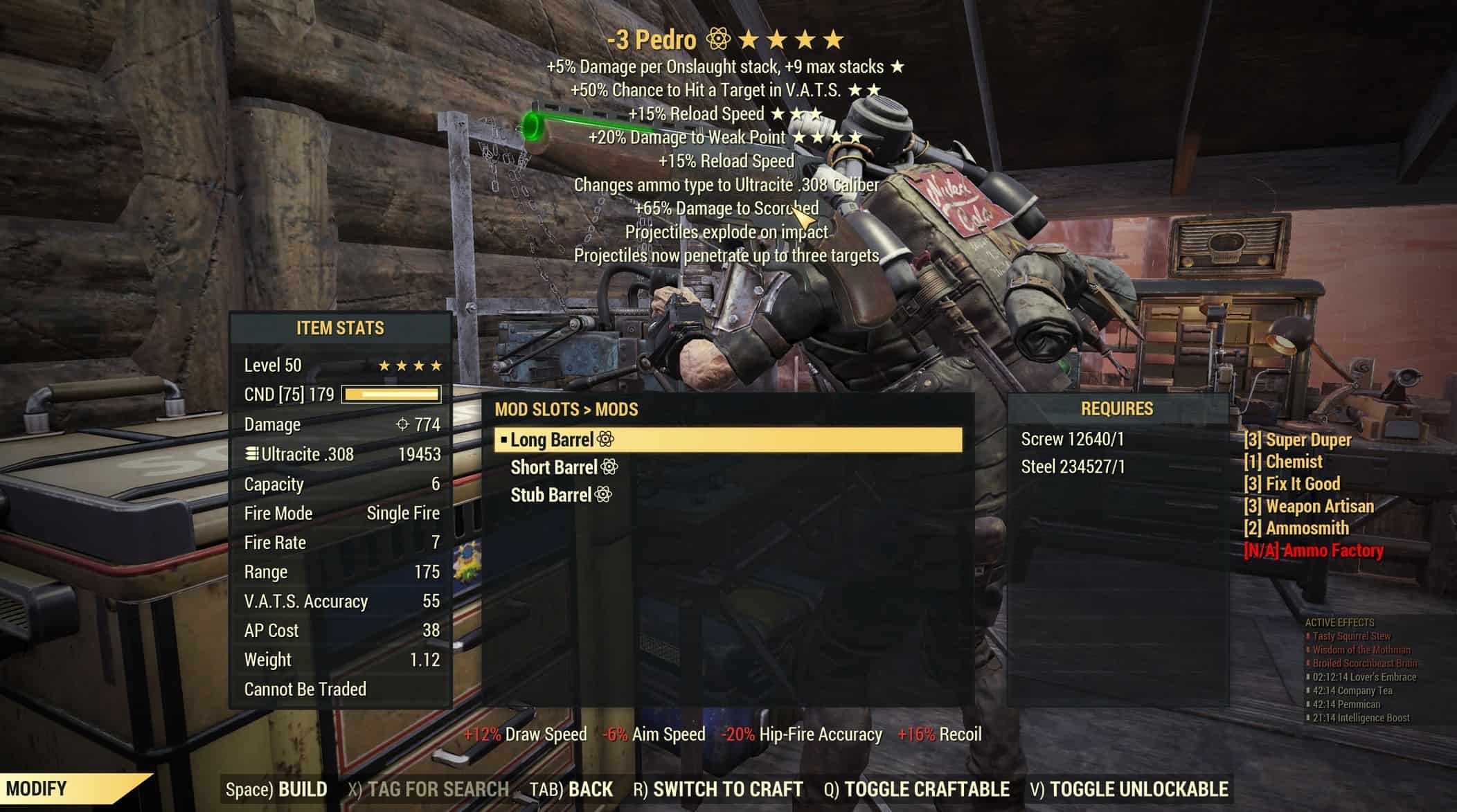Click TAG FOR SEARCH option
Image resolution: width=1457 pixels, height=812 pixels.
coord(429,789)
